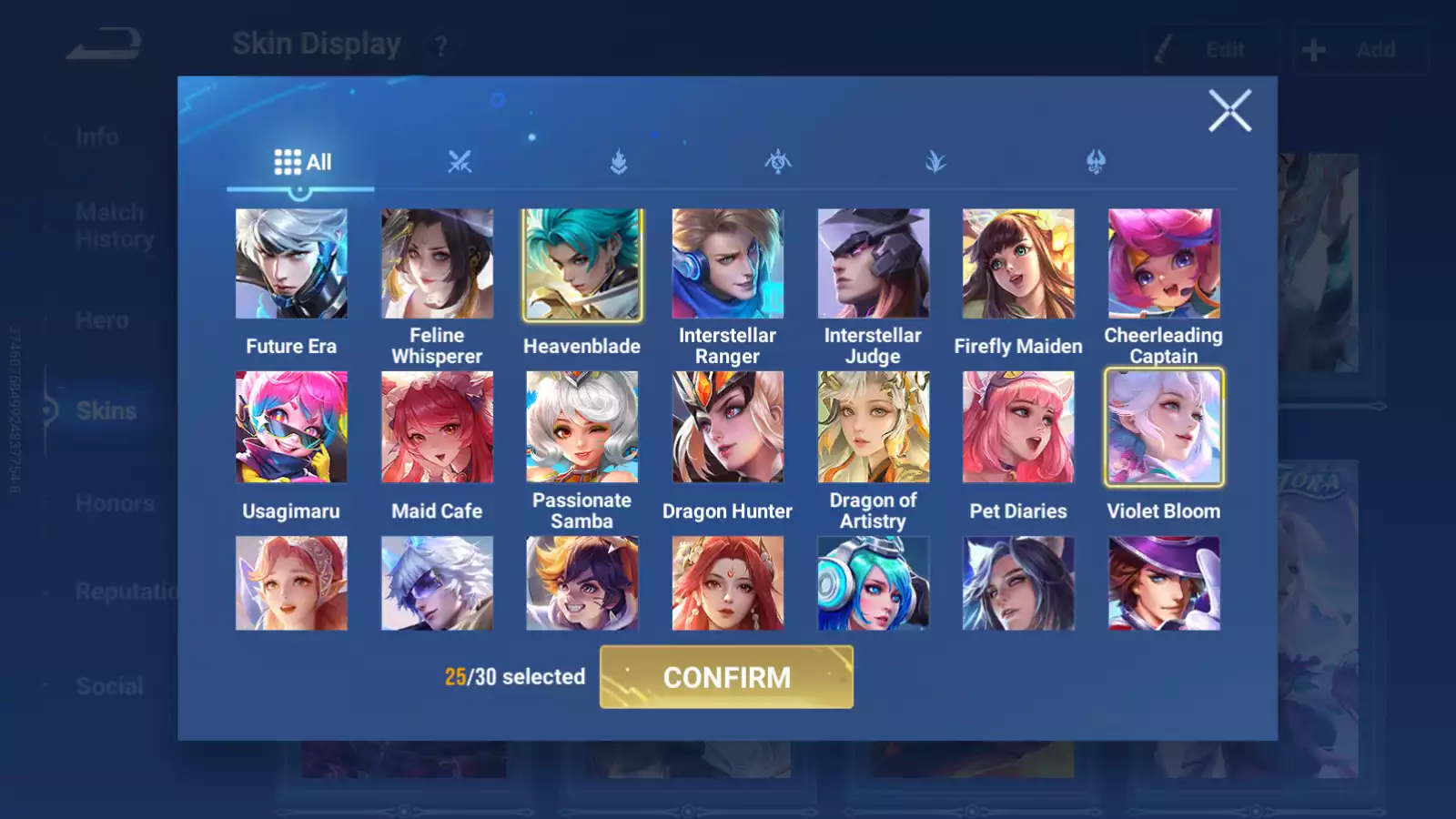Close the skin selection popup

pos(1229,111)
